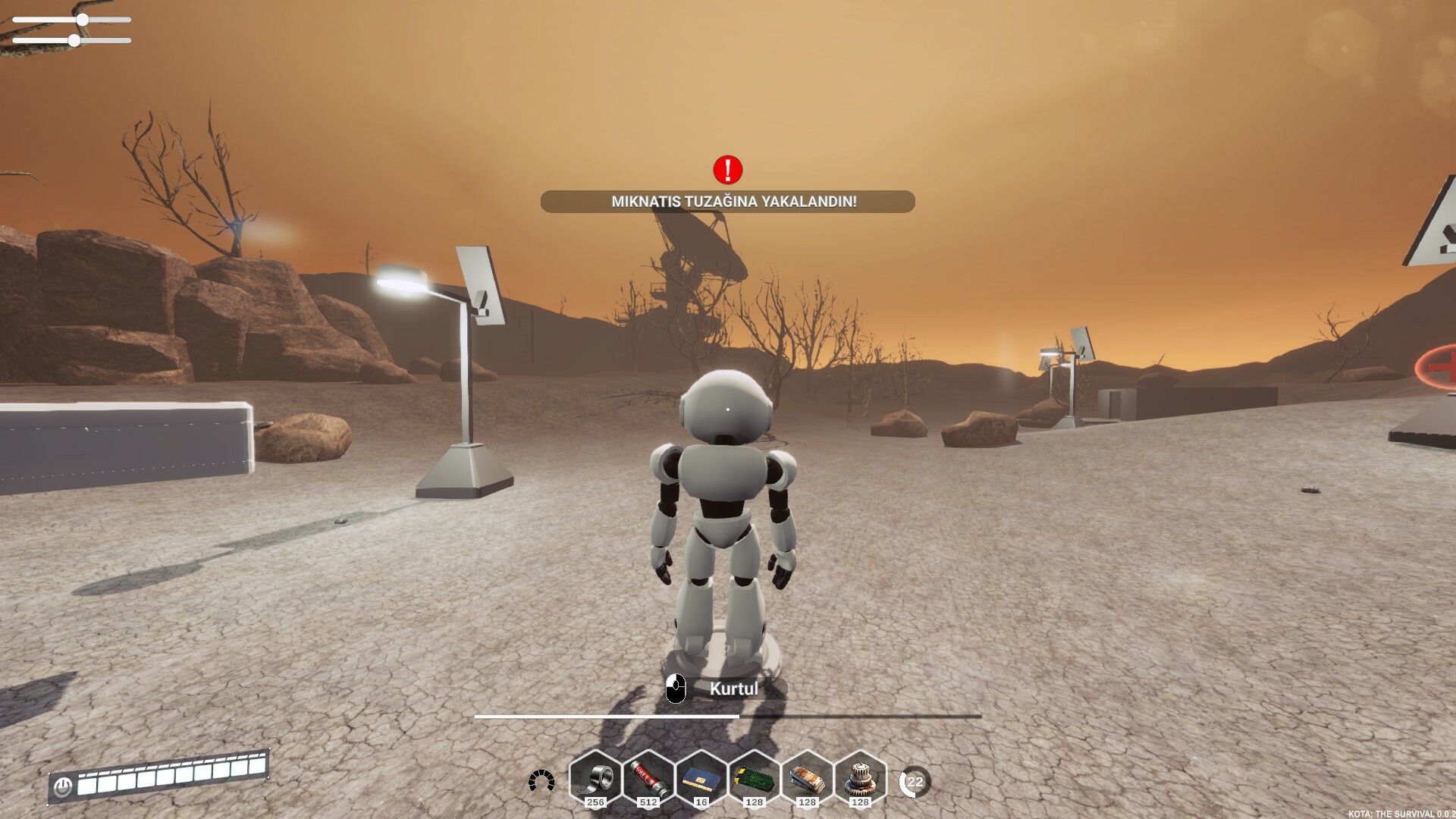Click the 512 quantity badge on the canister

pyautogui.click(x=647, y=802)
